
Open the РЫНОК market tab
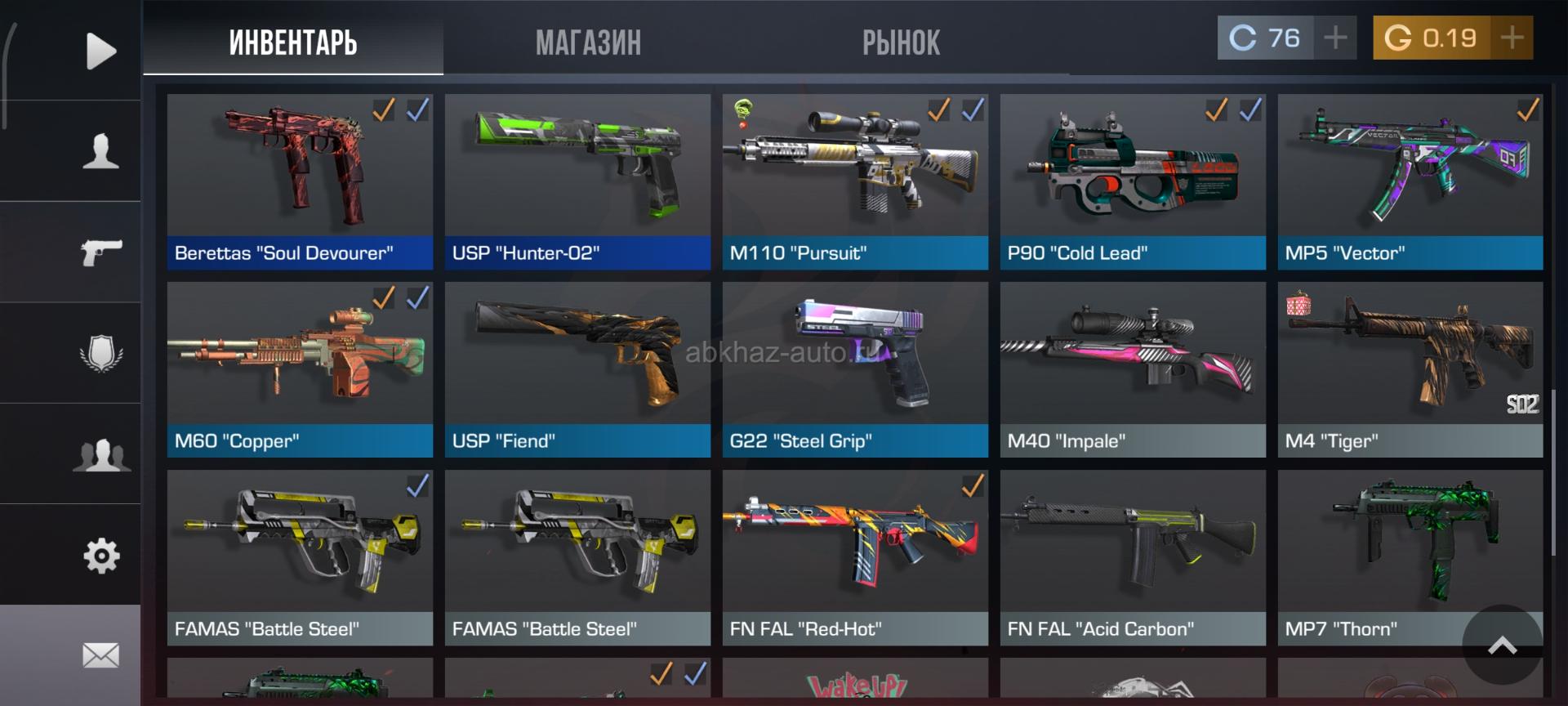pyautogui.click(x=901, y=42)
